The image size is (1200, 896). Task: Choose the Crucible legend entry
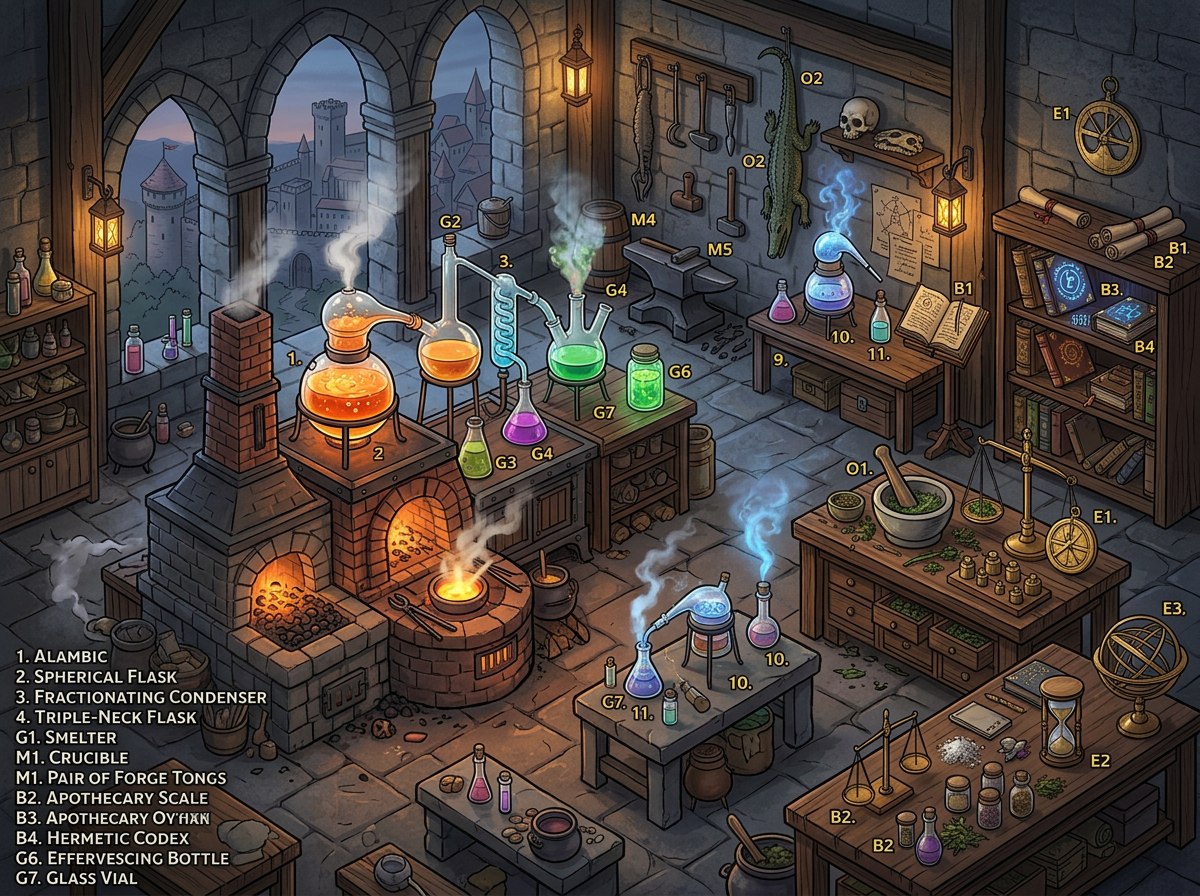(72, 757)
